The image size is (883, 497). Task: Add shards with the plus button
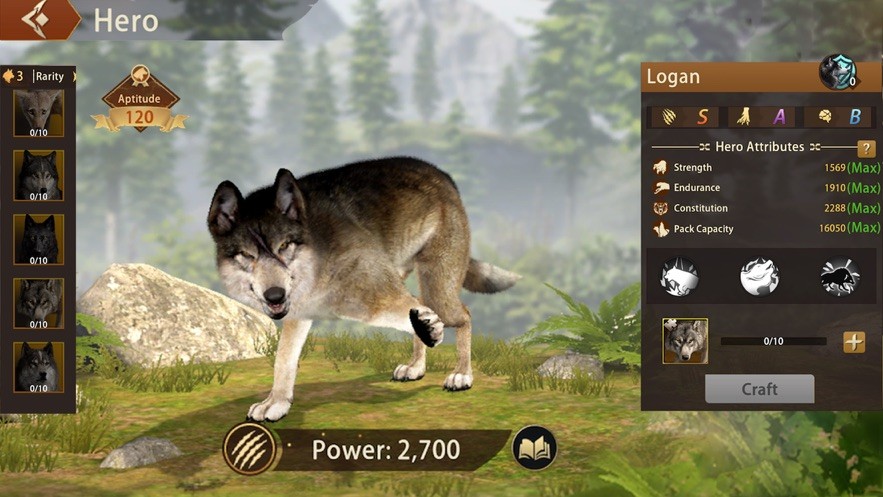[853, 342]
